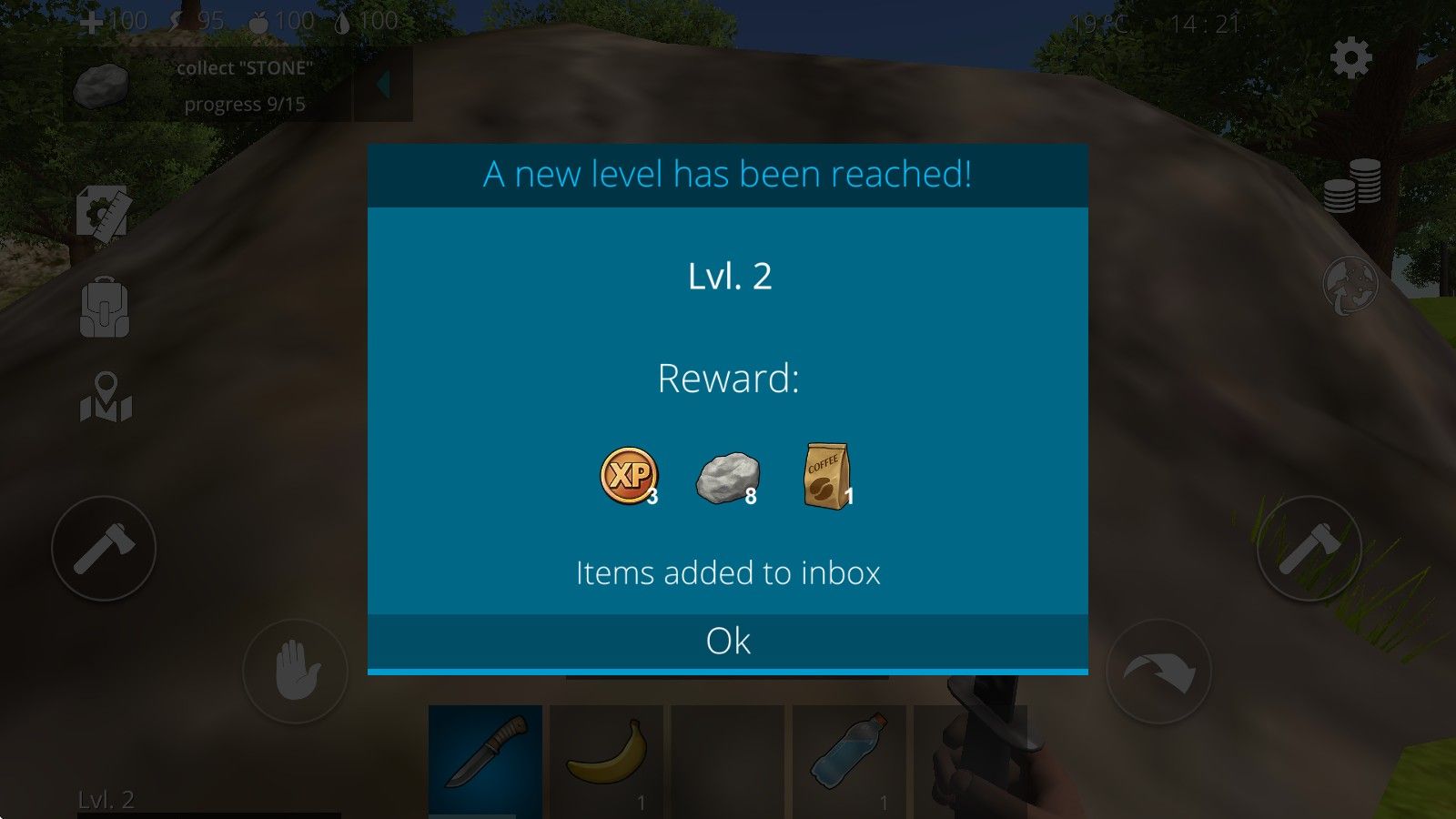Tap the right axe attack button
The height and width of the screenshot is (819, 1456).
(1309, 548)
